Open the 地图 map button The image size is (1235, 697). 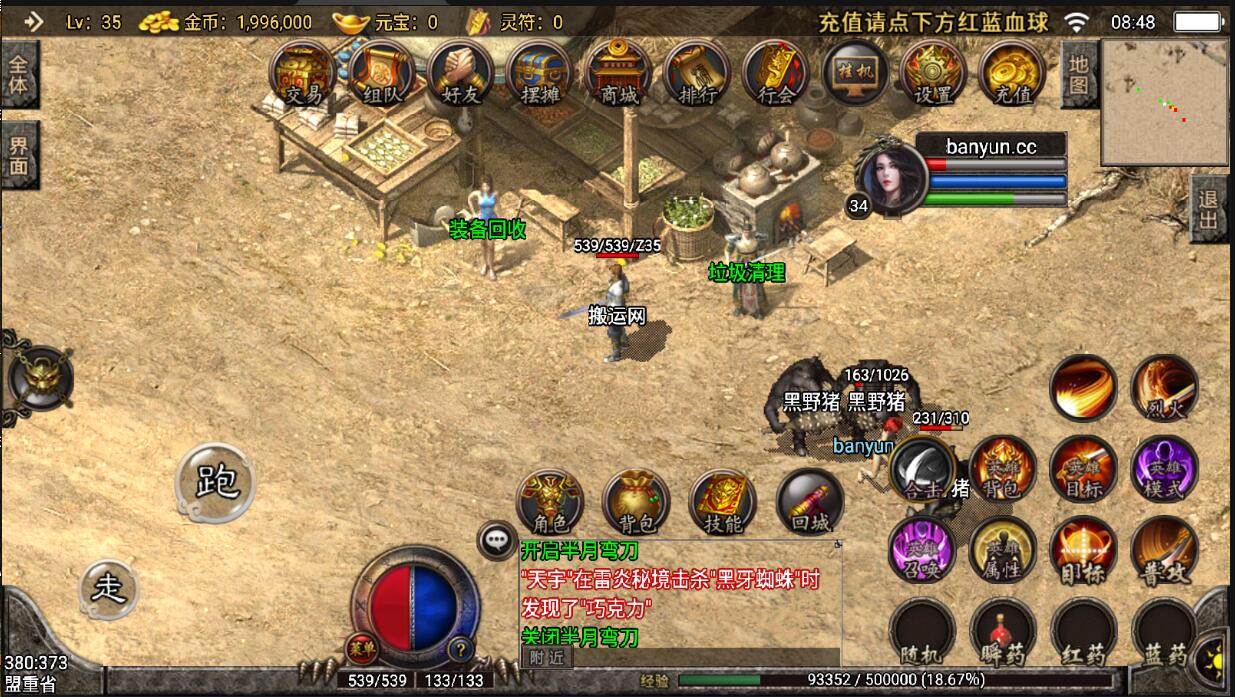[x=1078, y=73]
